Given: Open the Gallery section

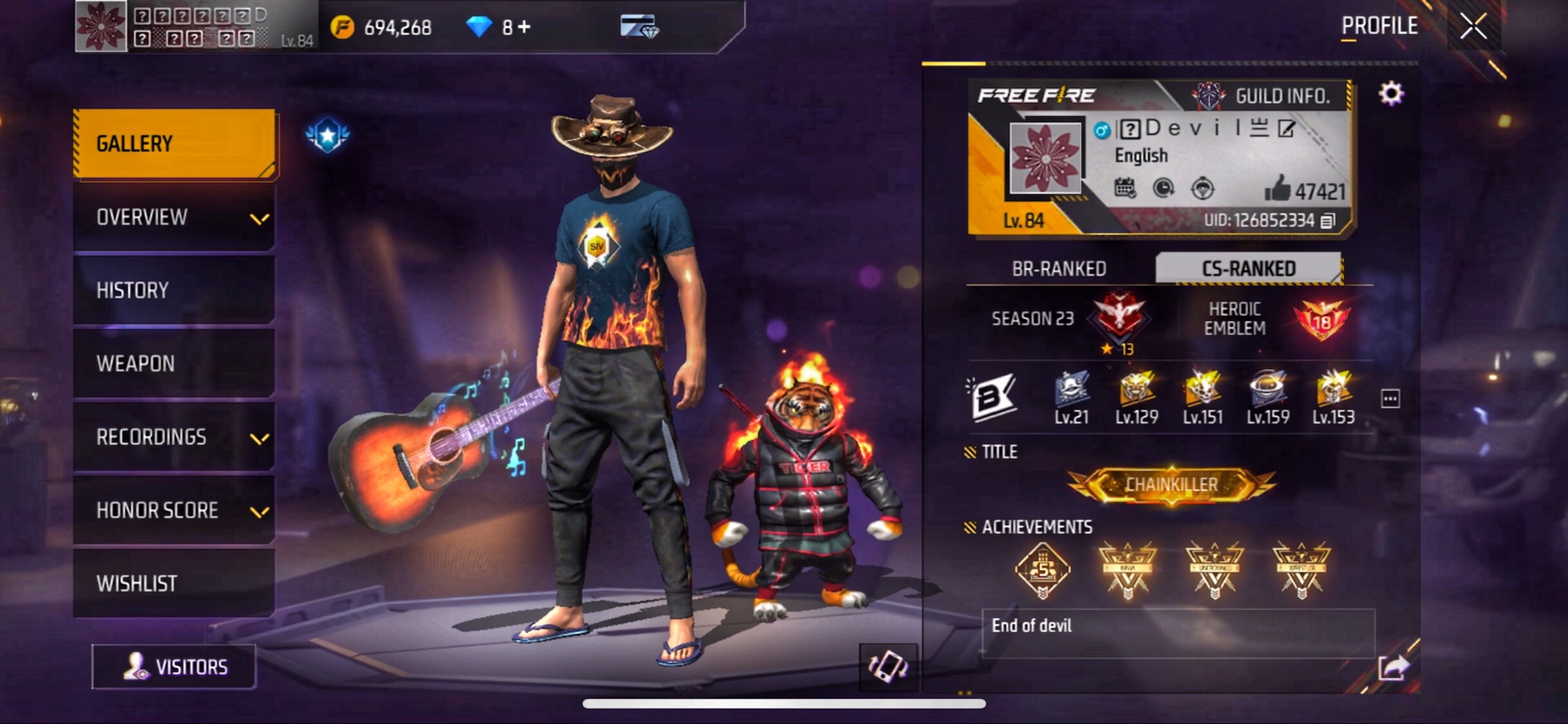Looking at the screenshot, I should coord(174,144).
